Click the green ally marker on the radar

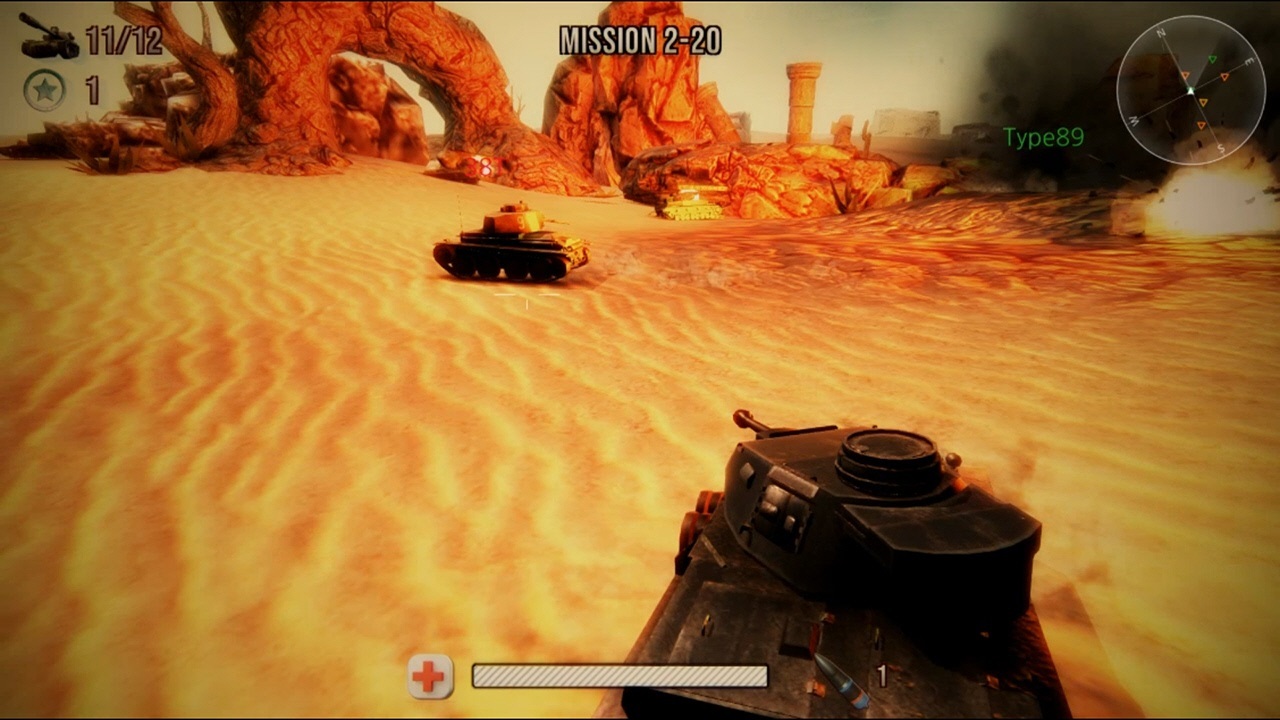pos(1212,58)
